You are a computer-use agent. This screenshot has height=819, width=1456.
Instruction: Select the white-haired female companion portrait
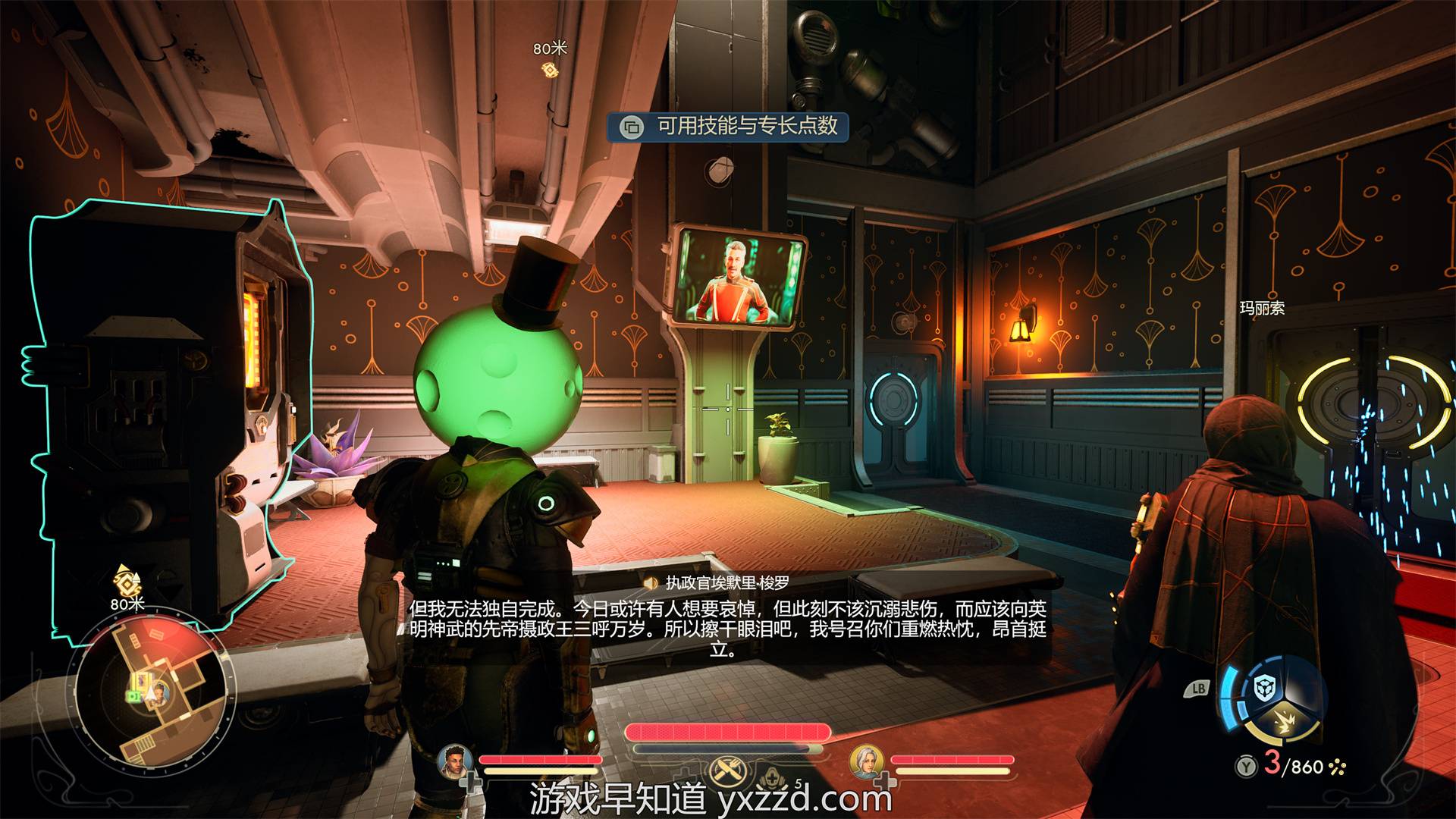(866, 761)
